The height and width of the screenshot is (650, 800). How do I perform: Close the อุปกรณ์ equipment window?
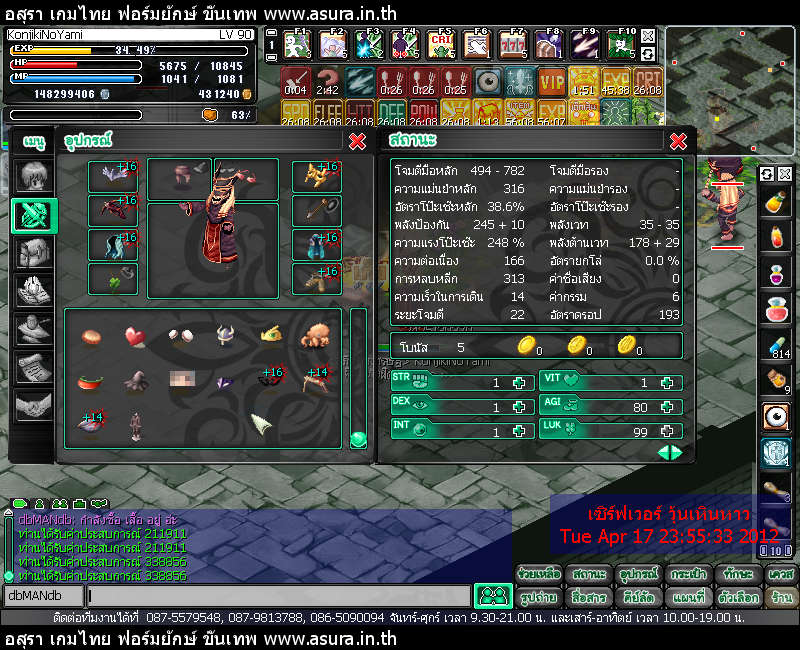[x=357, y=141]
